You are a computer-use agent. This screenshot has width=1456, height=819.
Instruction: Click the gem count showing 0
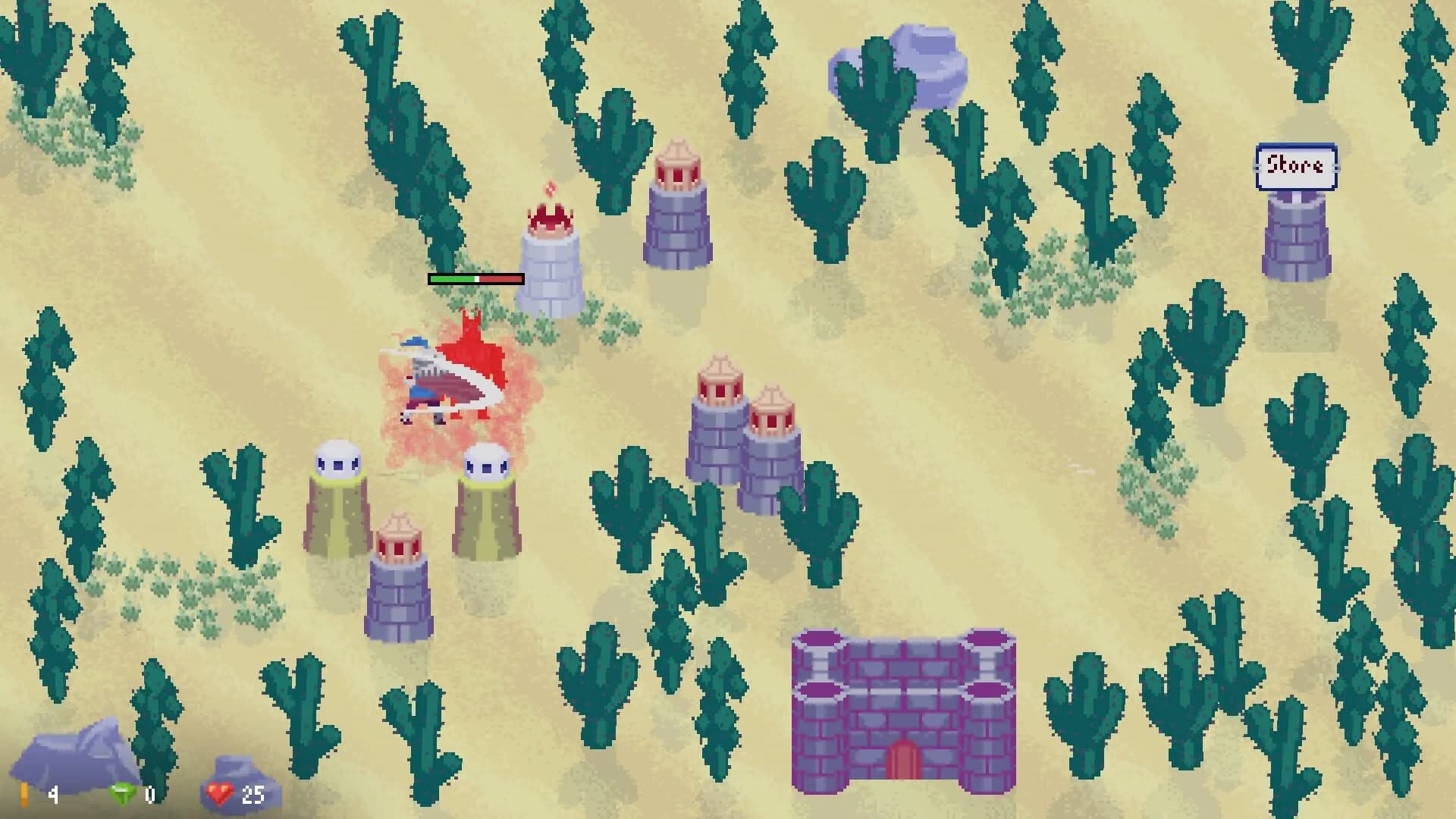point(149,793)
